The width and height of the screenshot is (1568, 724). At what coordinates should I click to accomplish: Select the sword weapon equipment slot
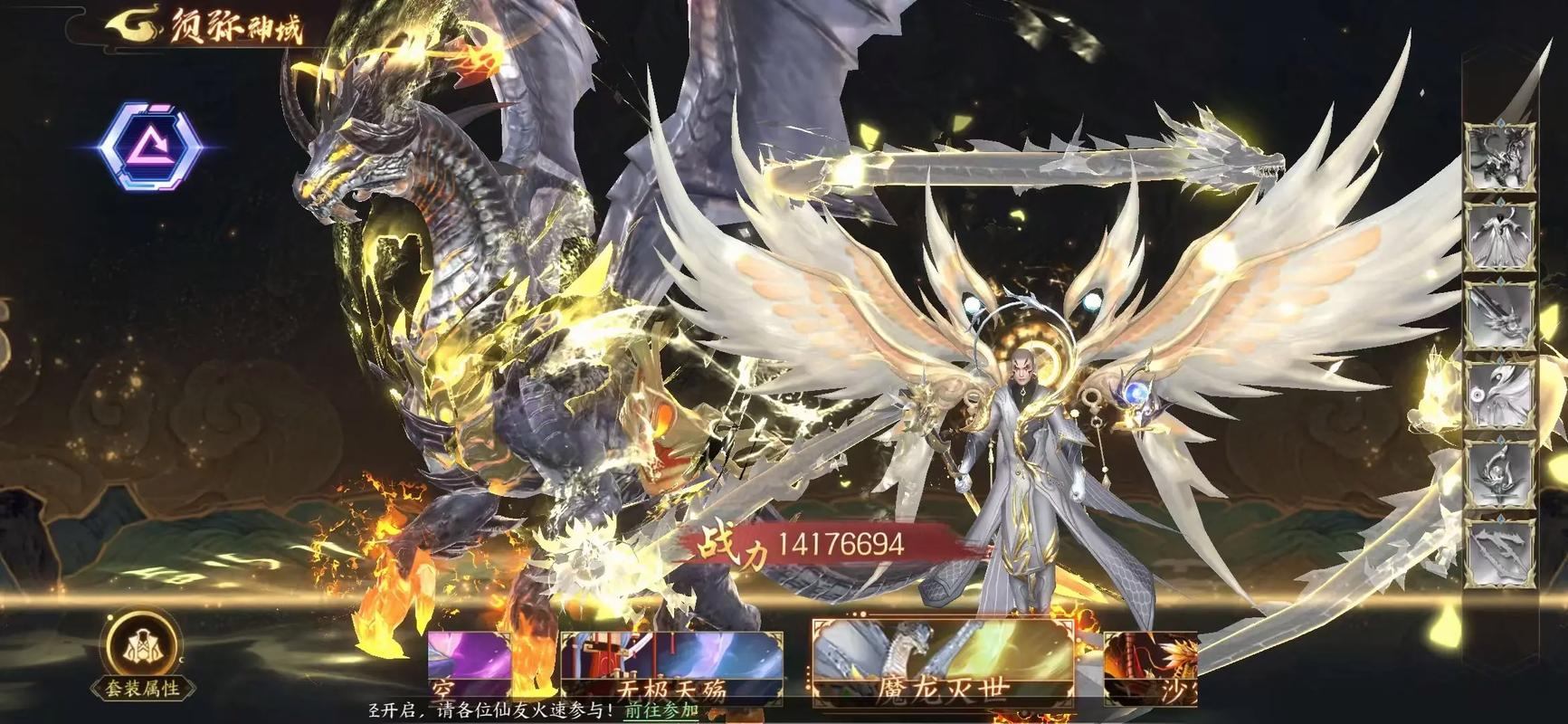tap(1500, 316)
